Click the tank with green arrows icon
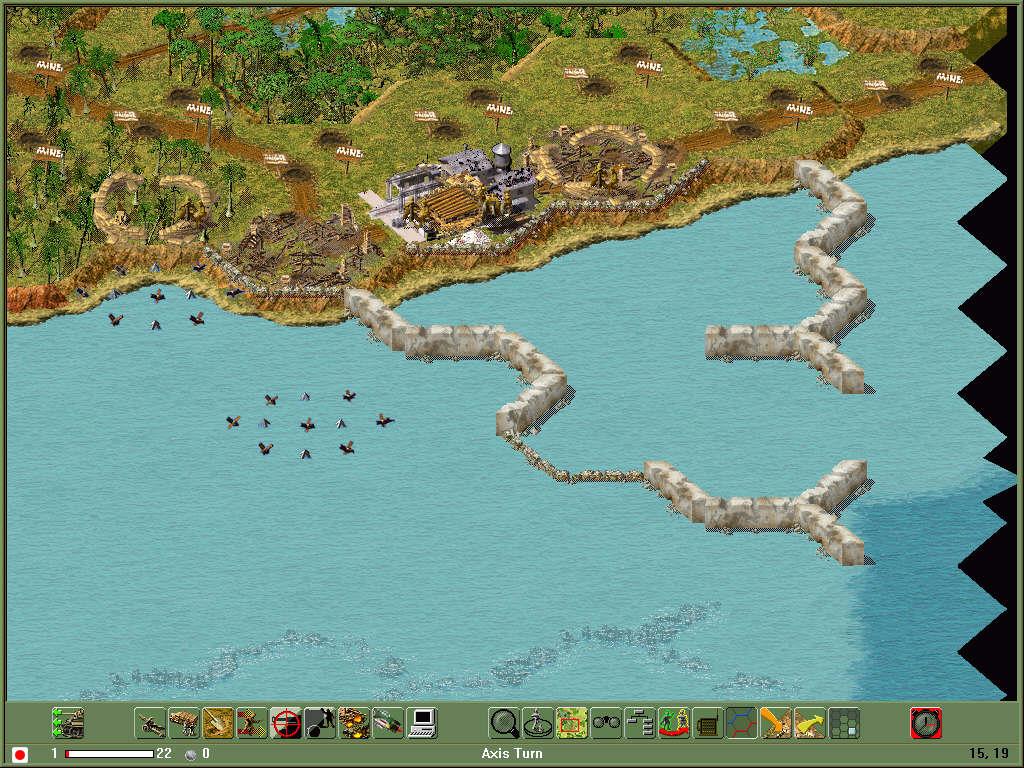Image resolution: width=1024 pixels, height=768 pixels. pos(68,722)
